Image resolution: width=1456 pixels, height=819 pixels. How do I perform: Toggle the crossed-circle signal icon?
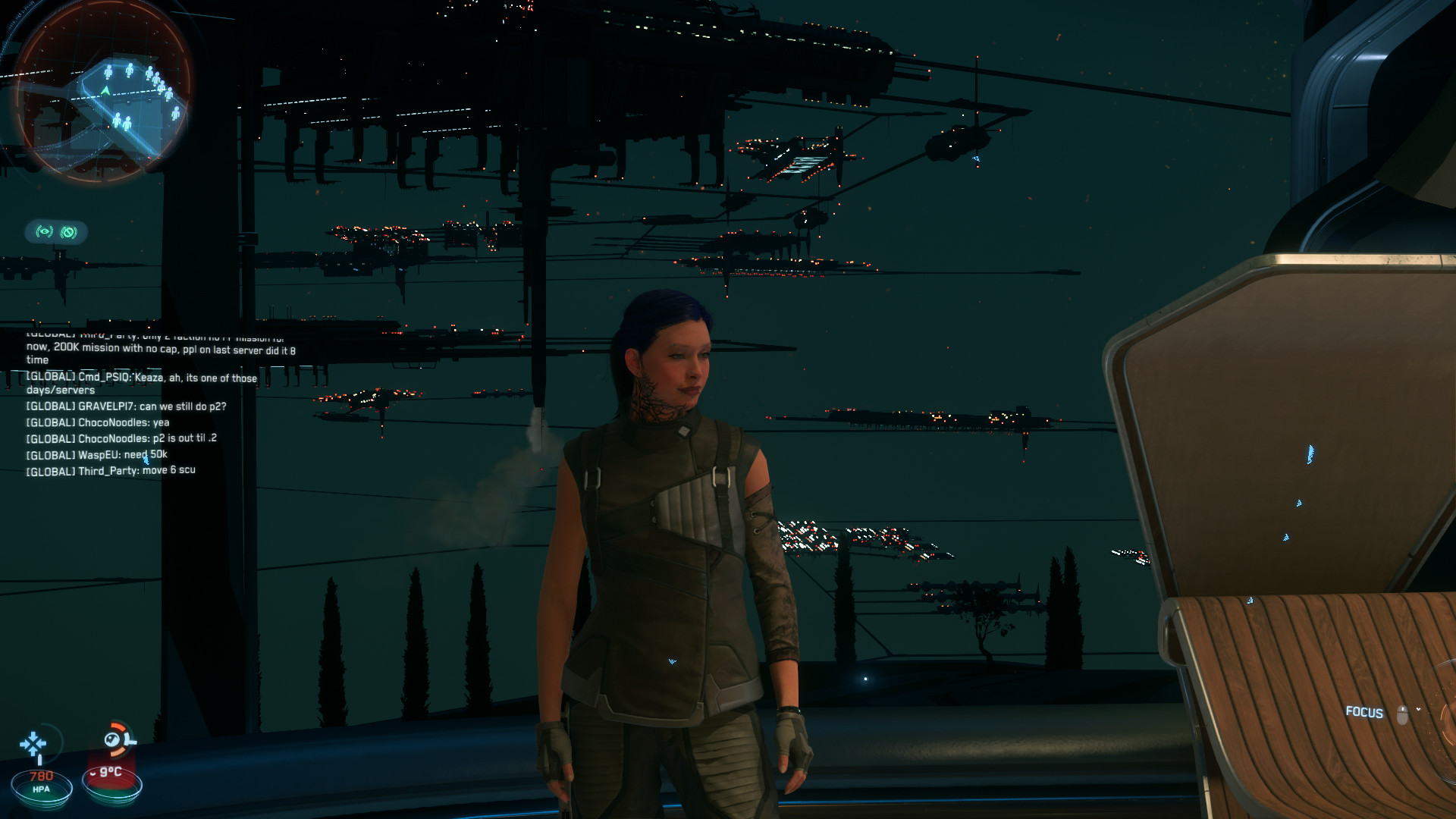69,232
